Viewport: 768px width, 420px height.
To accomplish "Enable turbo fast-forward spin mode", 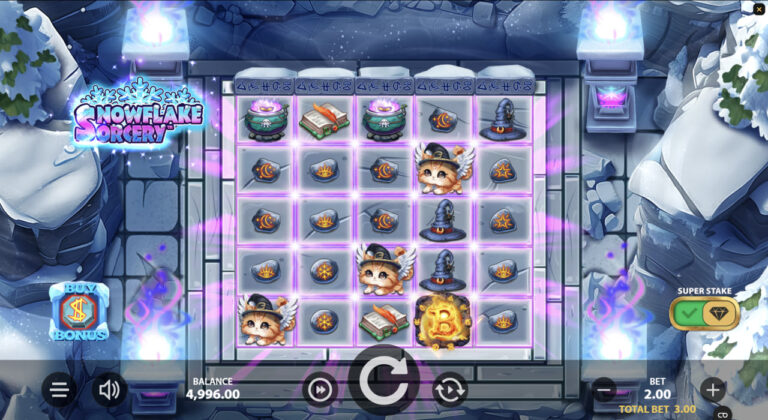I will (x=319, y=388).
